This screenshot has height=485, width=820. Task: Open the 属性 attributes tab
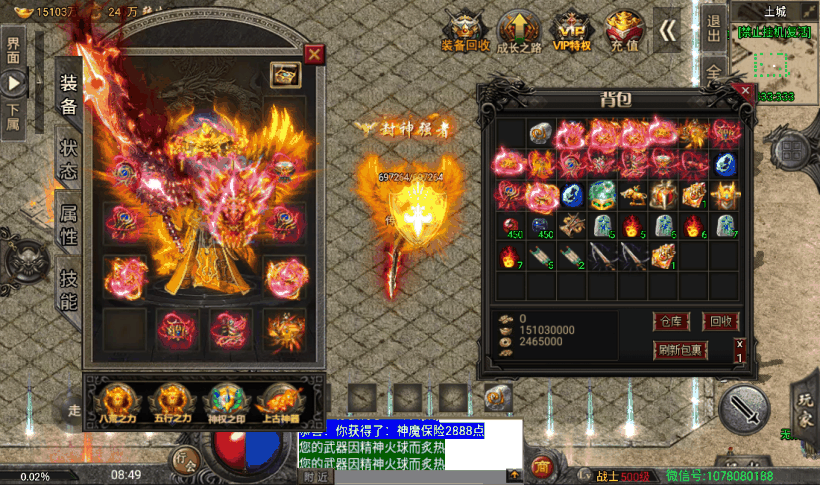click(68, 225)
